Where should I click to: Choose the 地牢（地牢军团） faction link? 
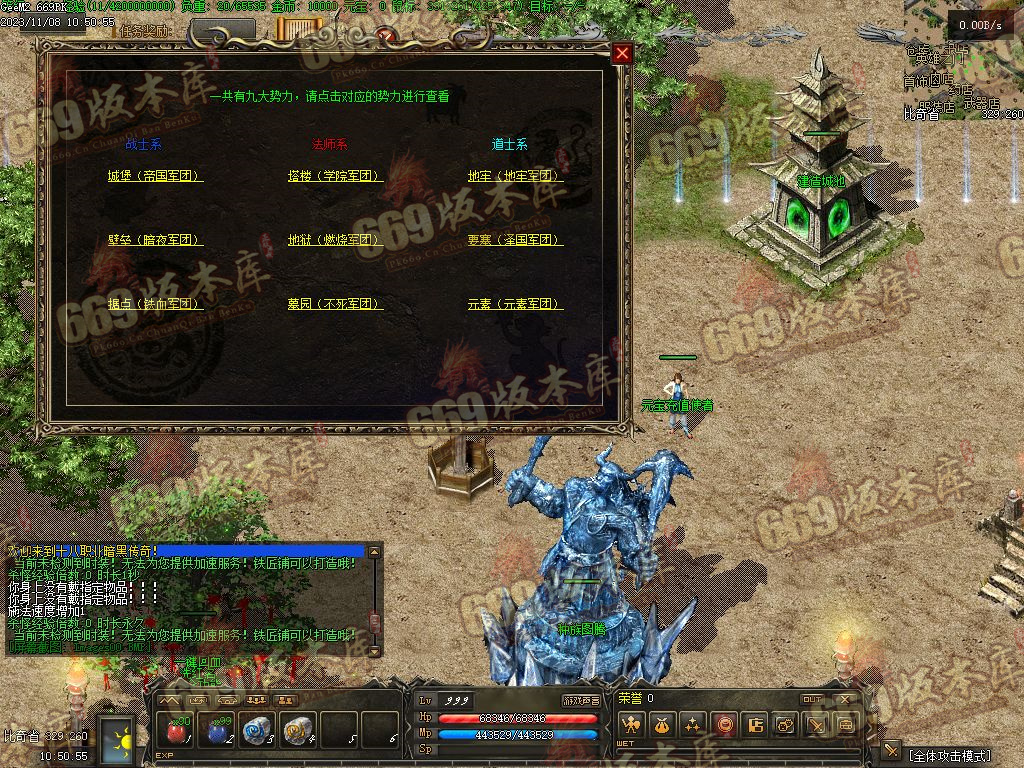[515, 176]
